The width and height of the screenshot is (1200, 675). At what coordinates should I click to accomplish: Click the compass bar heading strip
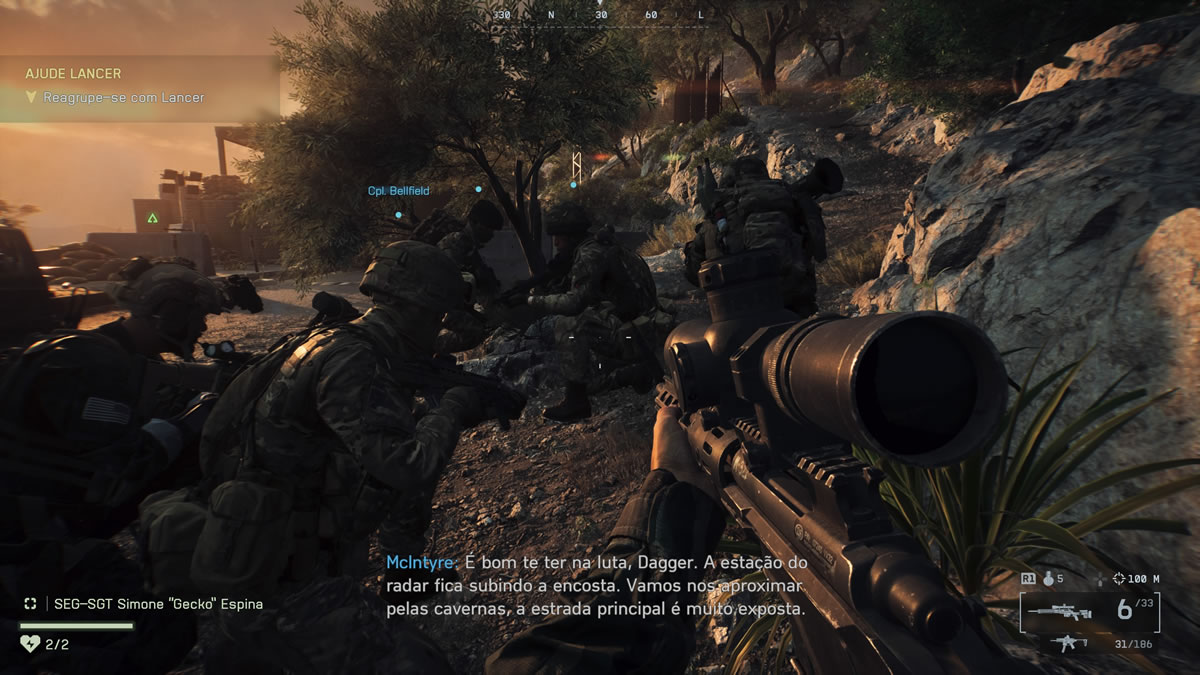tap(600, 15)
